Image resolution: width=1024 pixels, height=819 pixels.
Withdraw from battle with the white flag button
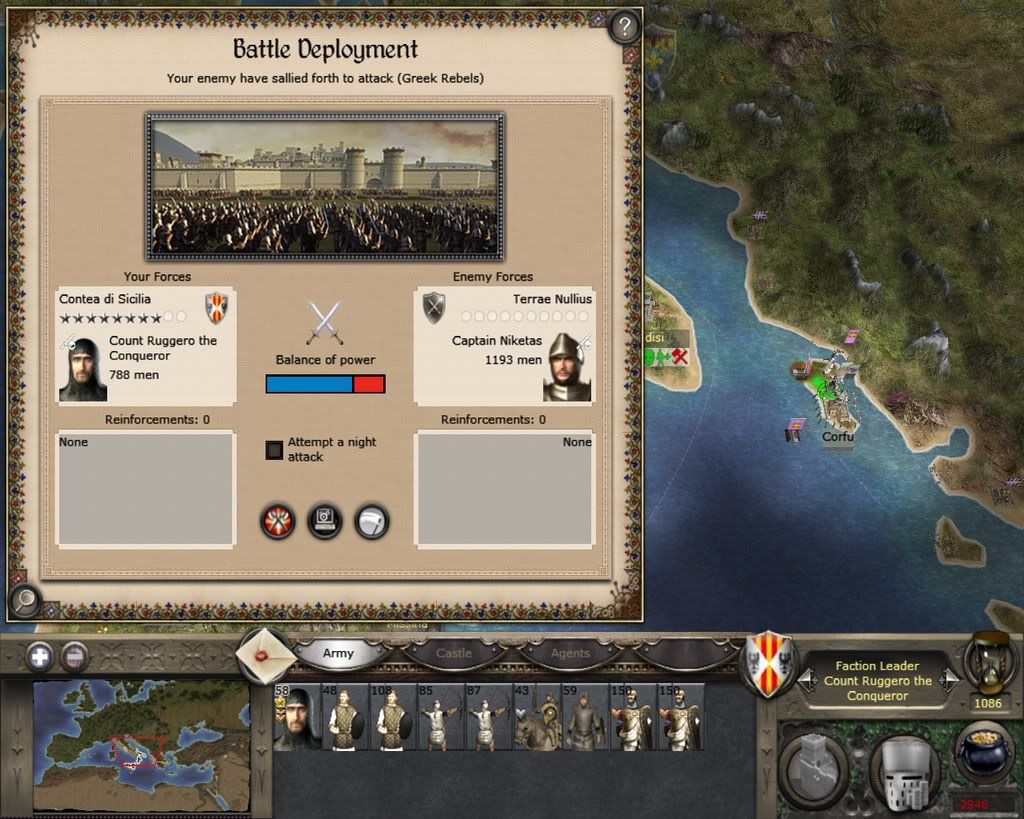(372, 521)
